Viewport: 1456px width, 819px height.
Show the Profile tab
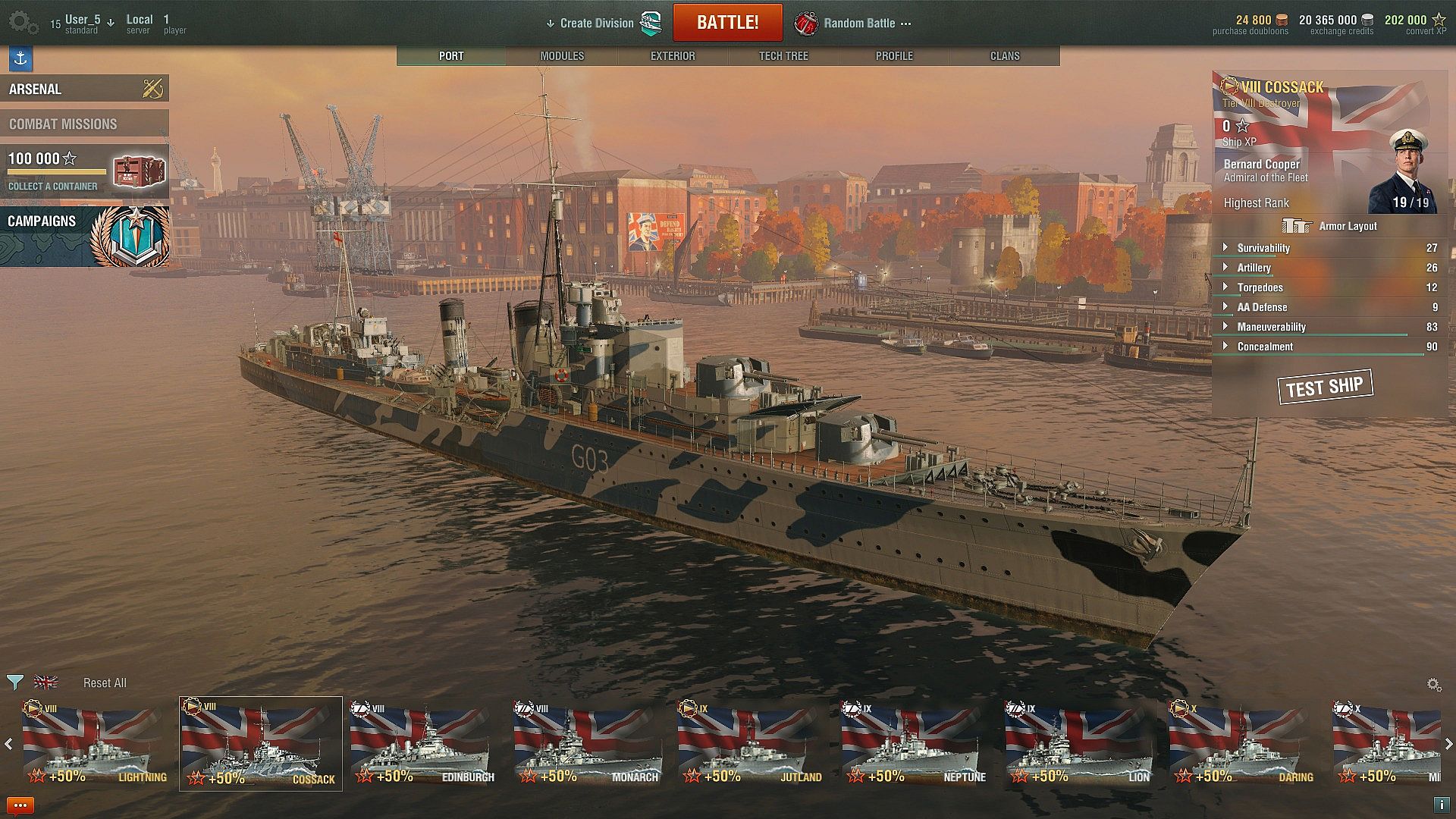tap(894, 56)
